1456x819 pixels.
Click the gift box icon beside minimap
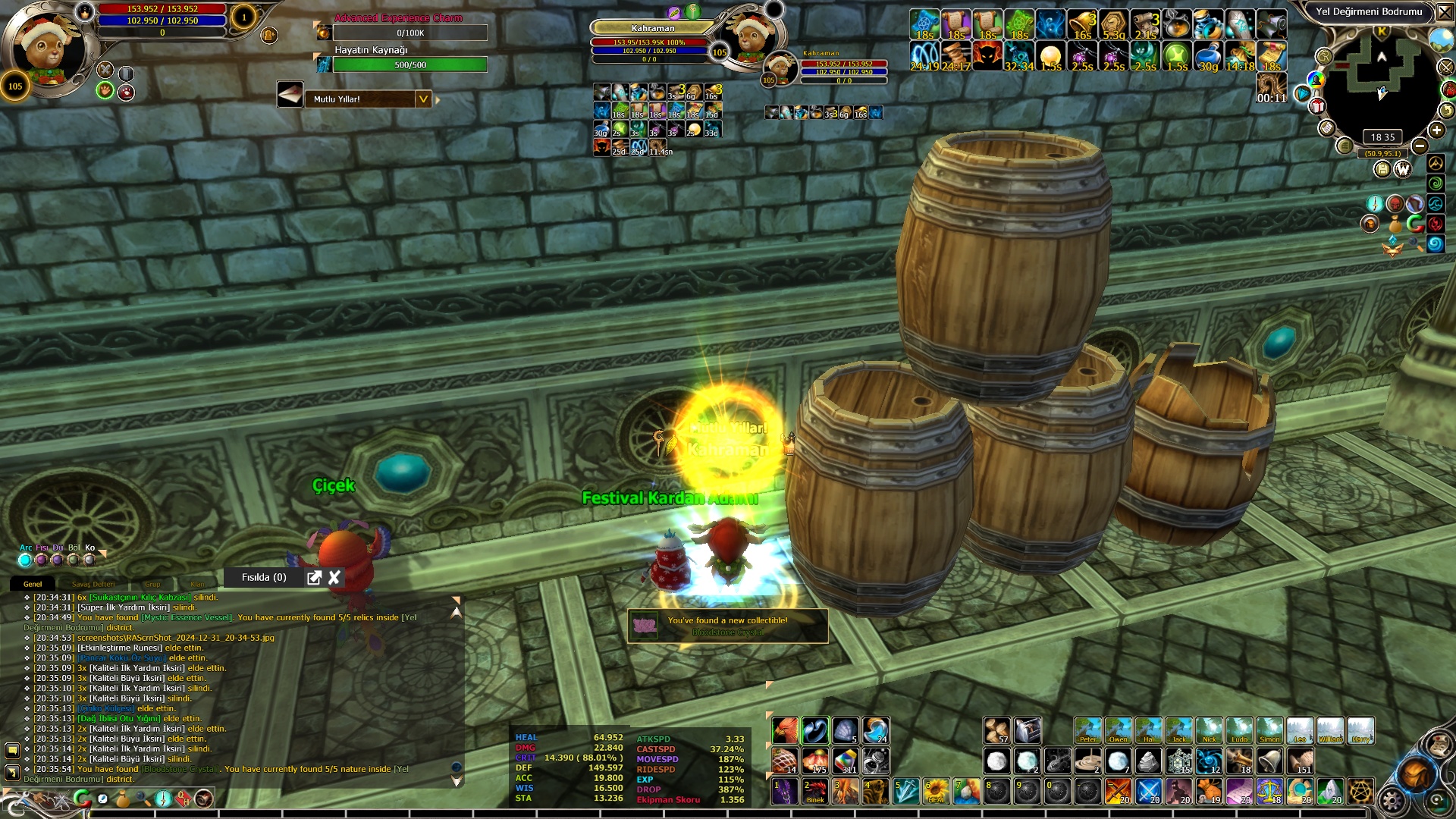coord(1318,106)
